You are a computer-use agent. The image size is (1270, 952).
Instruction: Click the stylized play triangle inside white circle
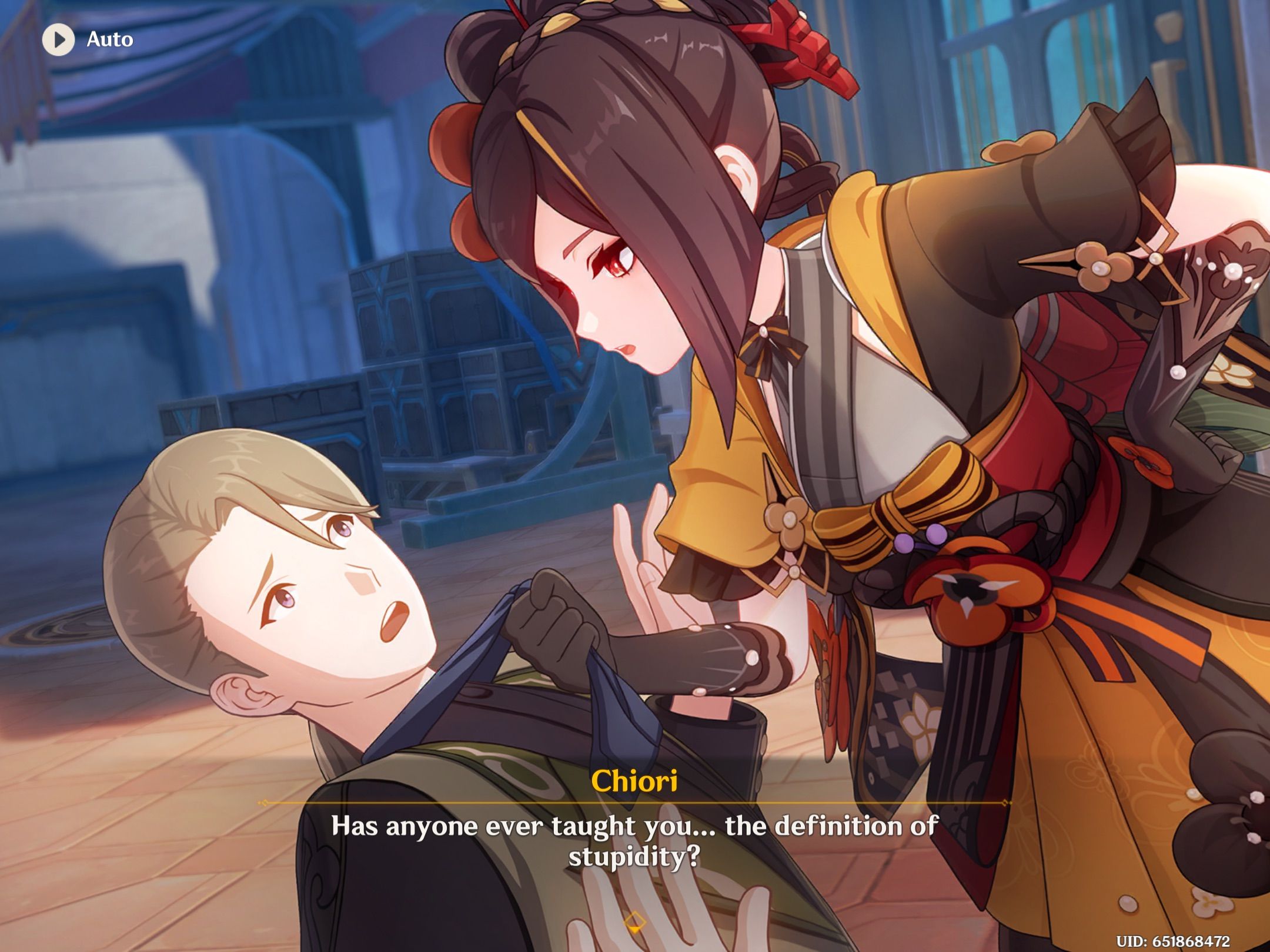pos(58,40)
